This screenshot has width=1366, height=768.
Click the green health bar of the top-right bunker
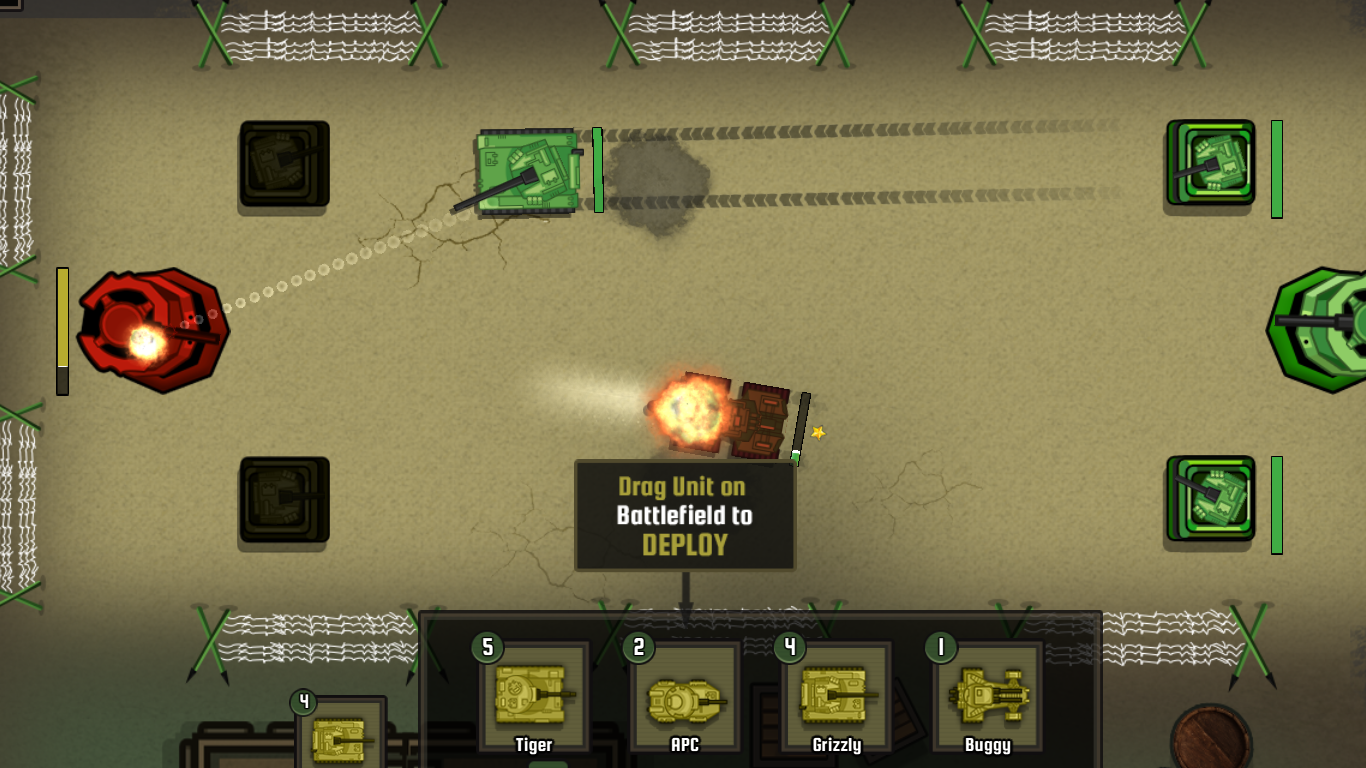tap(1277, 170)
